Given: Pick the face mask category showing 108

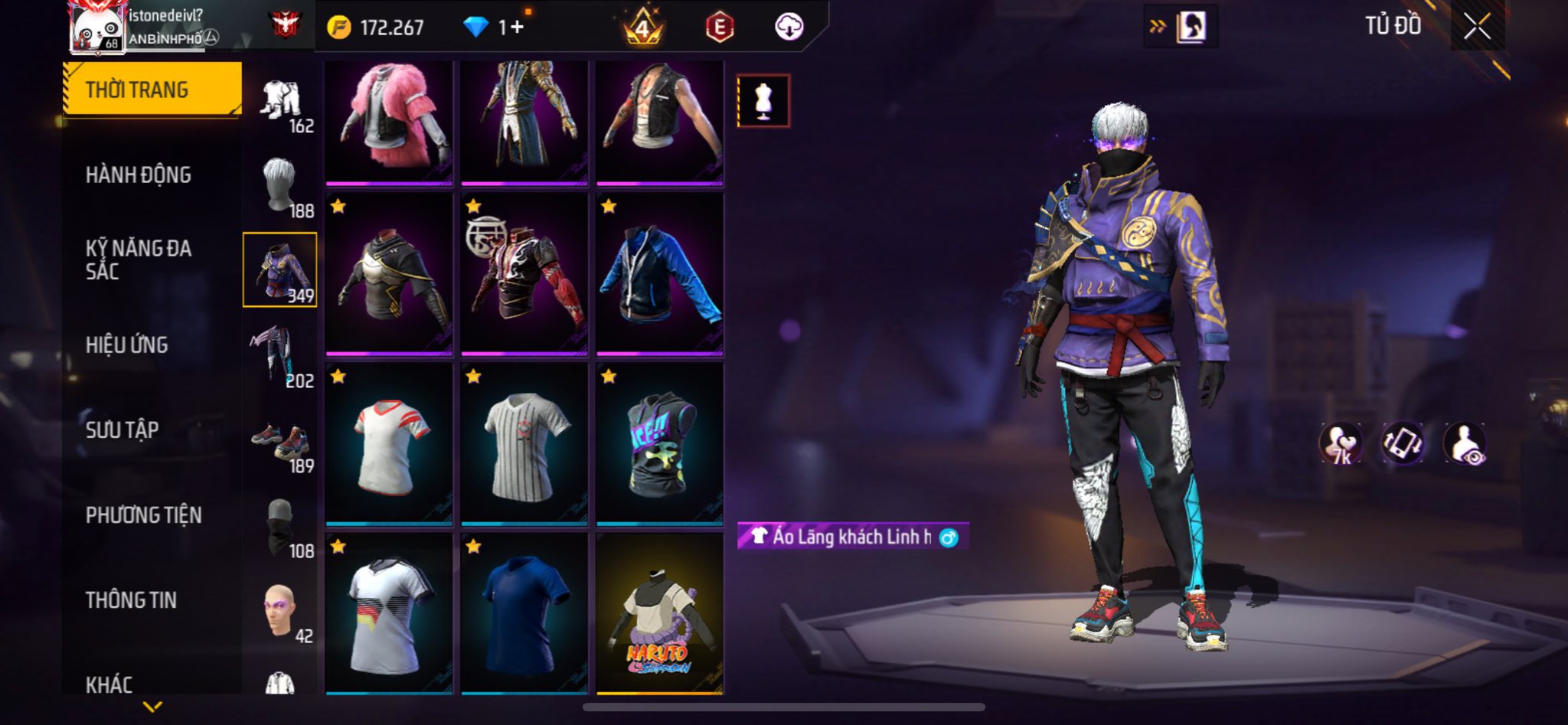Looking at the screenshot, I should 280,527.
